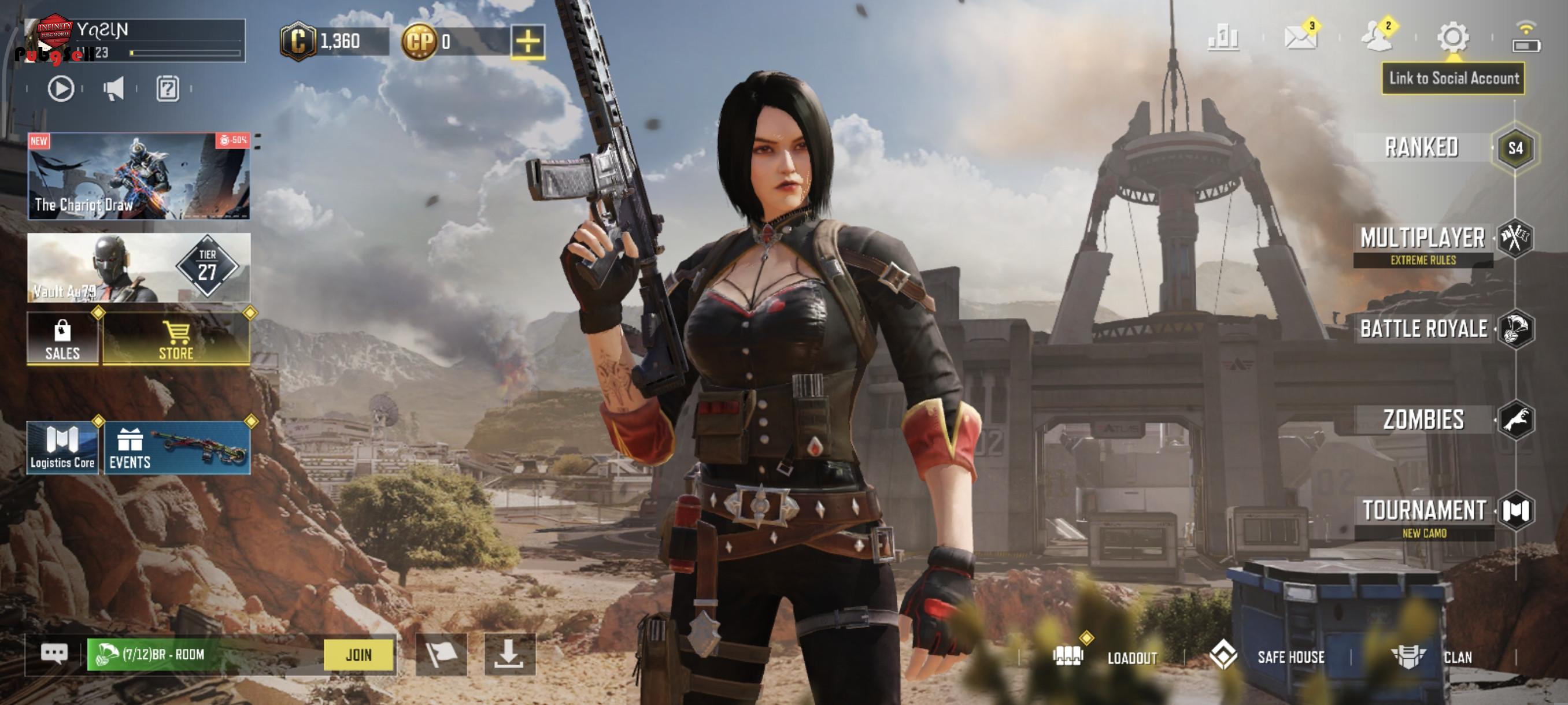Add CP with the plus button
The height and width of the screenshot is (705, 1568).
click(x=527, y=42)
